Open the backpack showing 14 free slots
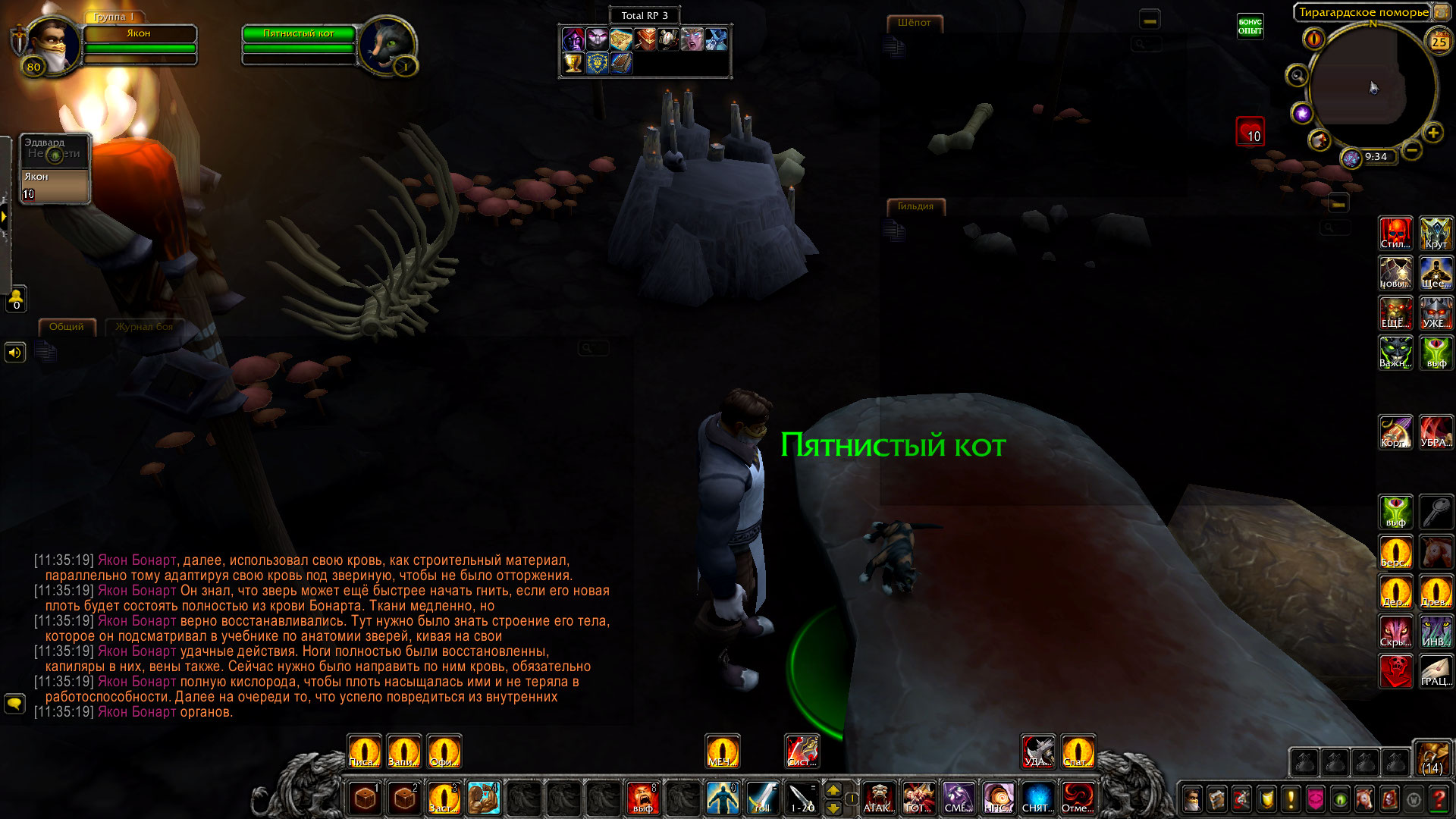Image resolution: width=1456 pixels, height=819 pixels. coord(1432,758)
